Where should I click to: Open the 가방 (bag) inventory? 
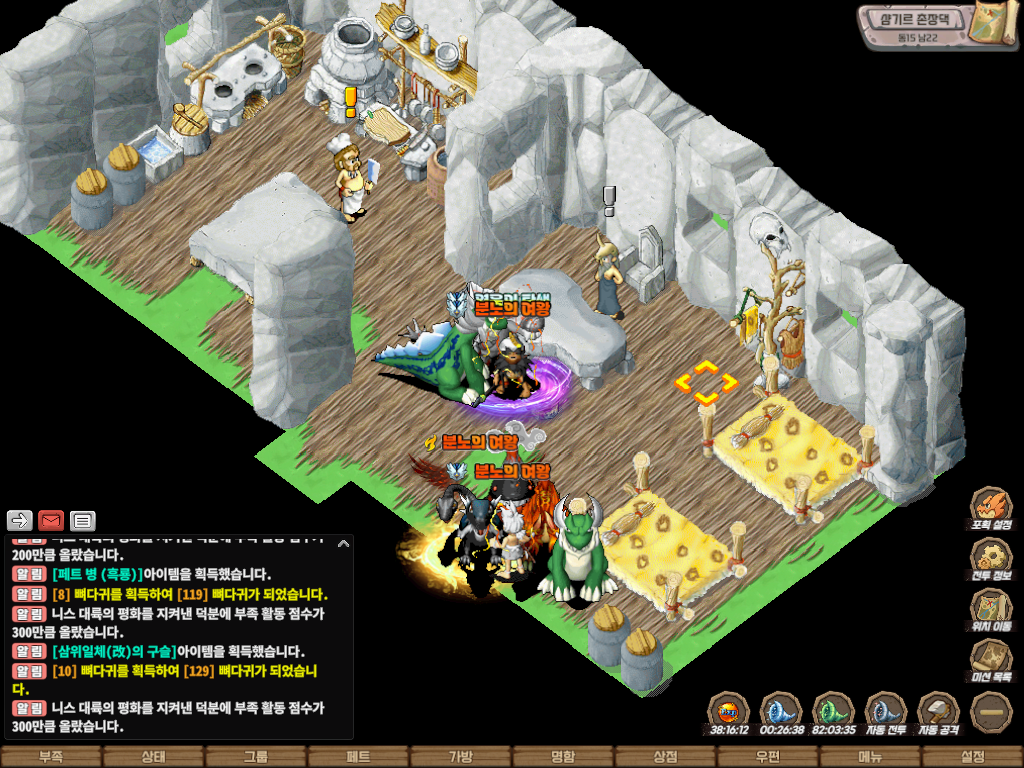pos(460,757)
